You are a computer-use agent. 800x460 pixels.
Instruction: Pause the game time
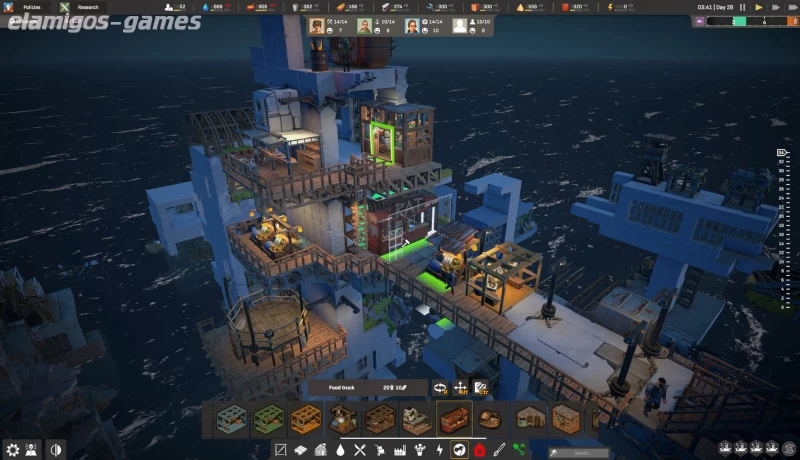point(743,7)
